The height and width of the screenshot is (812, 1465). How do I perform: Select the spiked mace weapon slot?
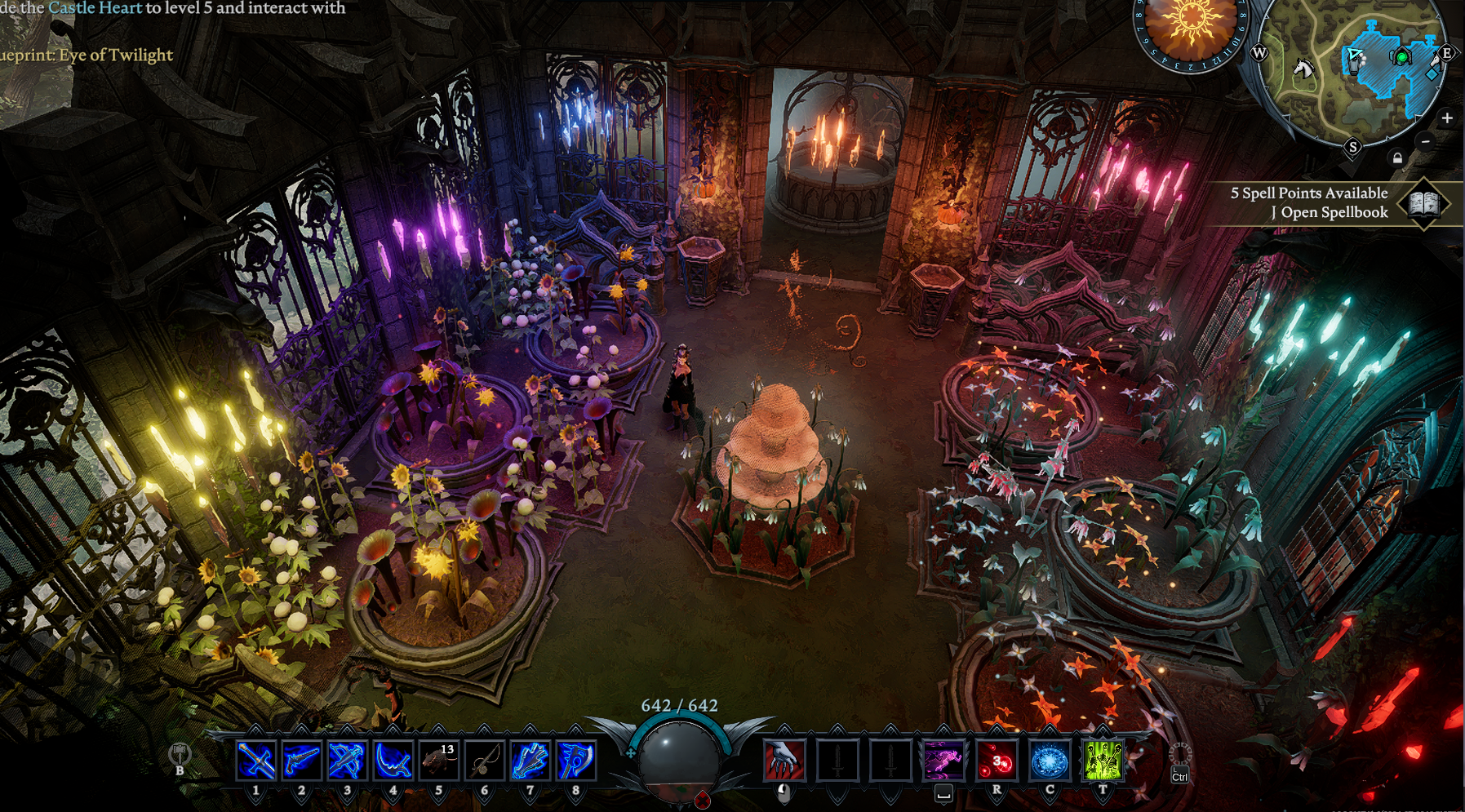click(x=530, y=761)
